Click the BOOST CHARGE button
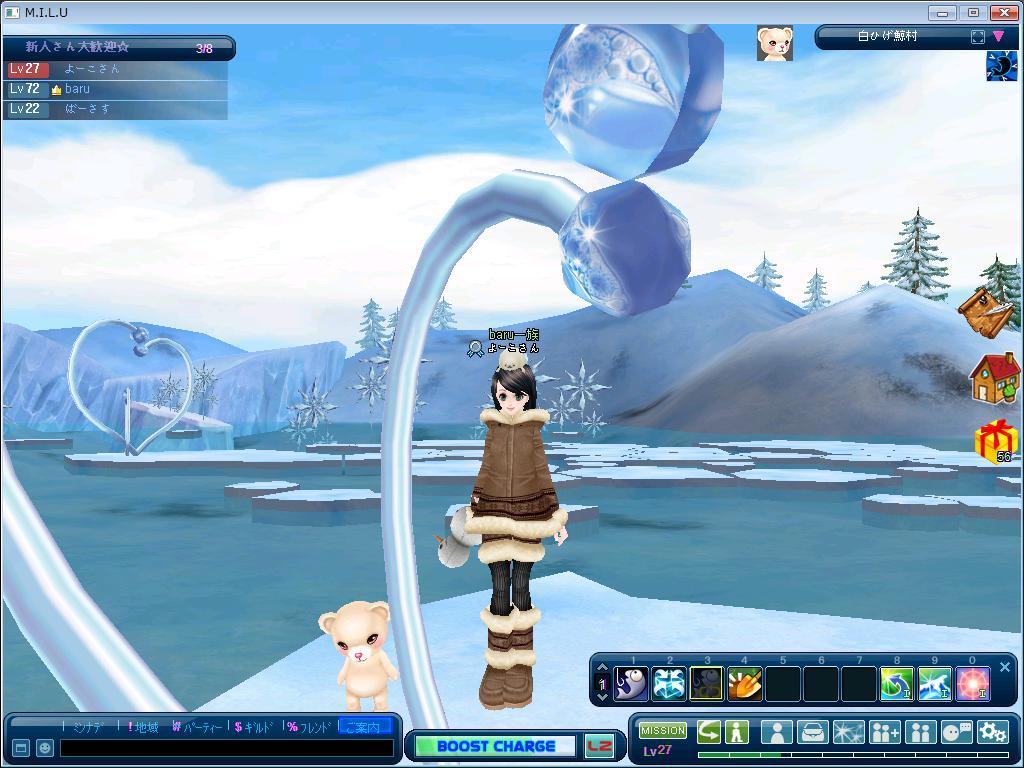Image resolution: width=1024 pixels, height=768 pixels. (496, 746)
